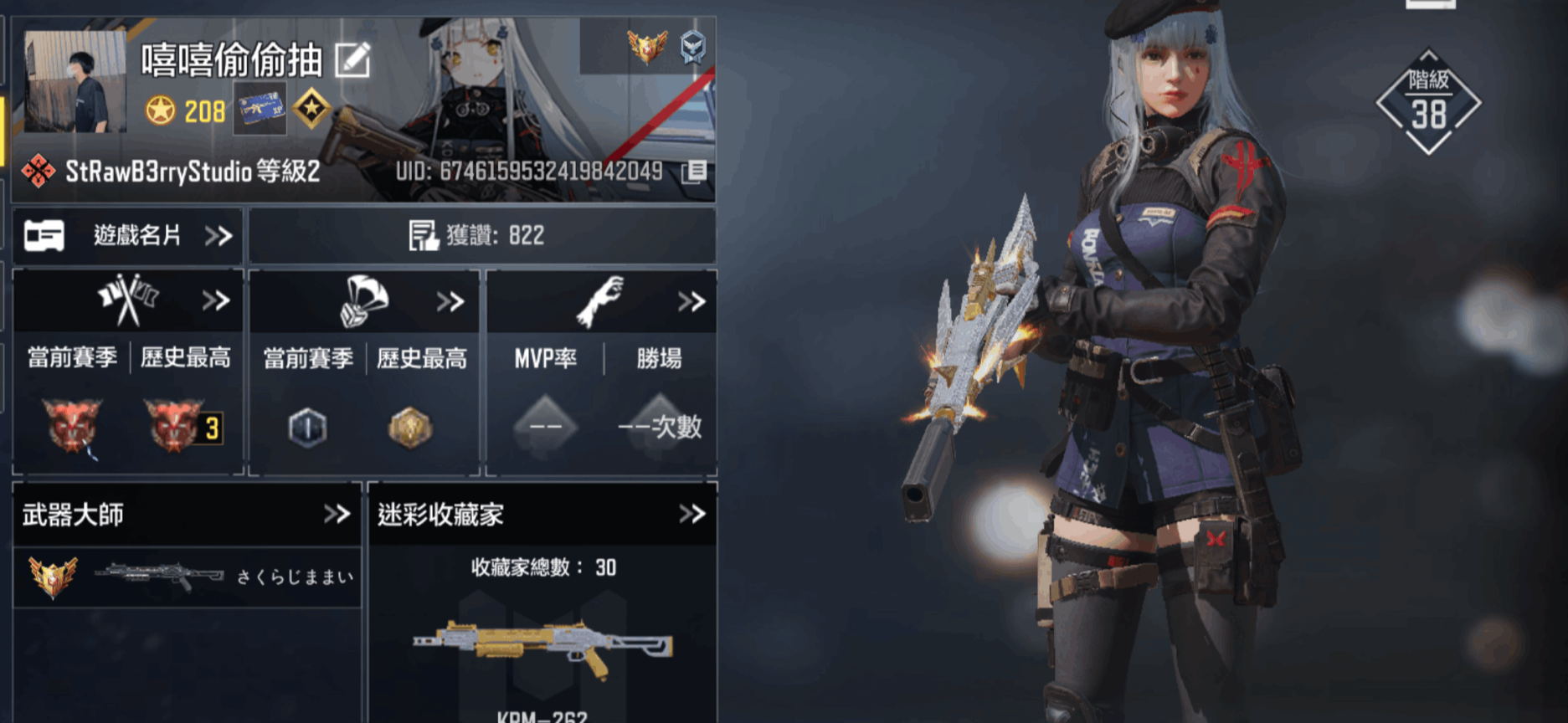Expand the battle royale parachute stats panel
Screen dimensions: 1568x723
coord(365,301)
